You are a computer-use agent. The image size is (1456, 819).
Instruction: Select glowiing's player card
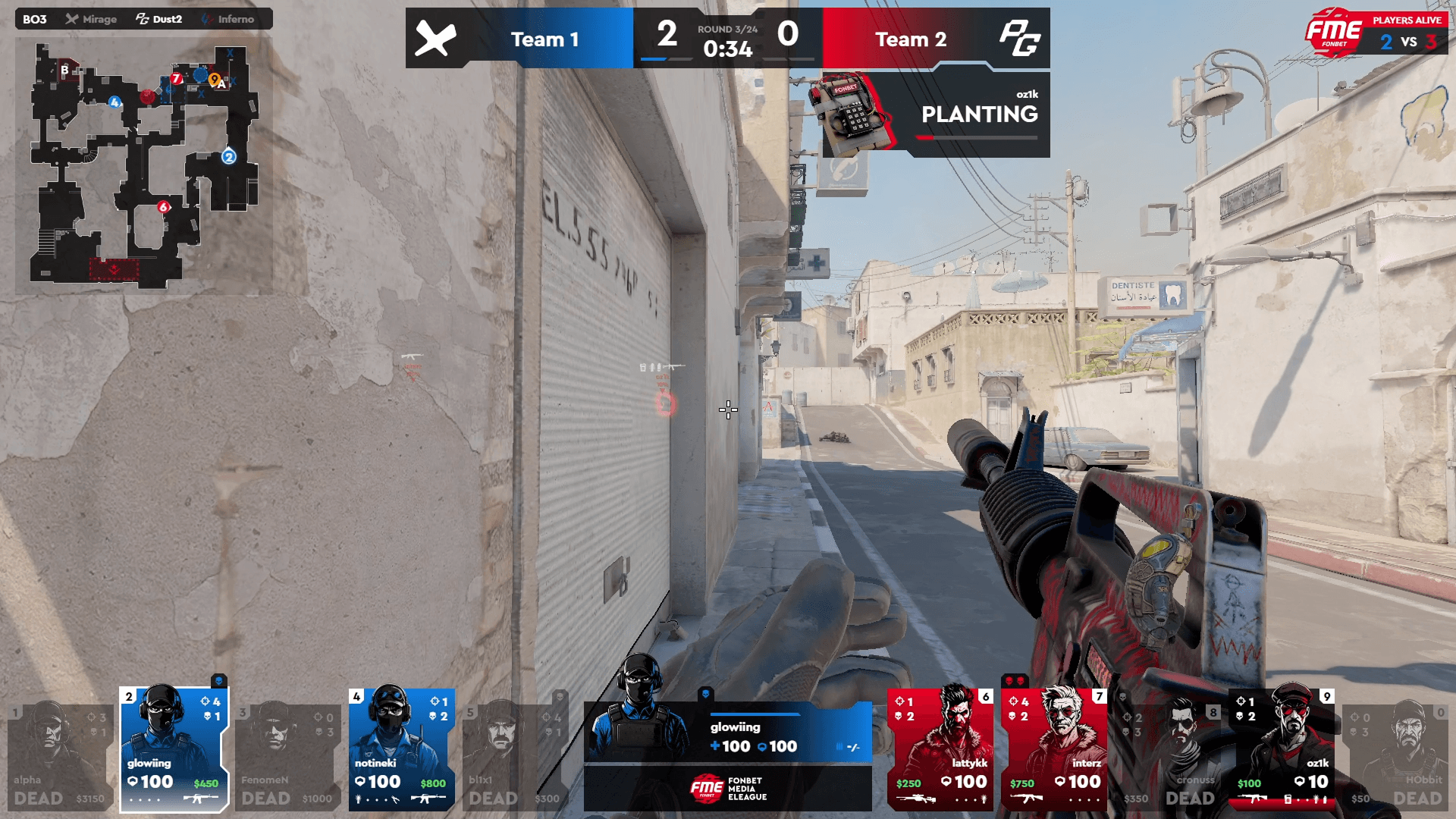click(x=174, y=749)
